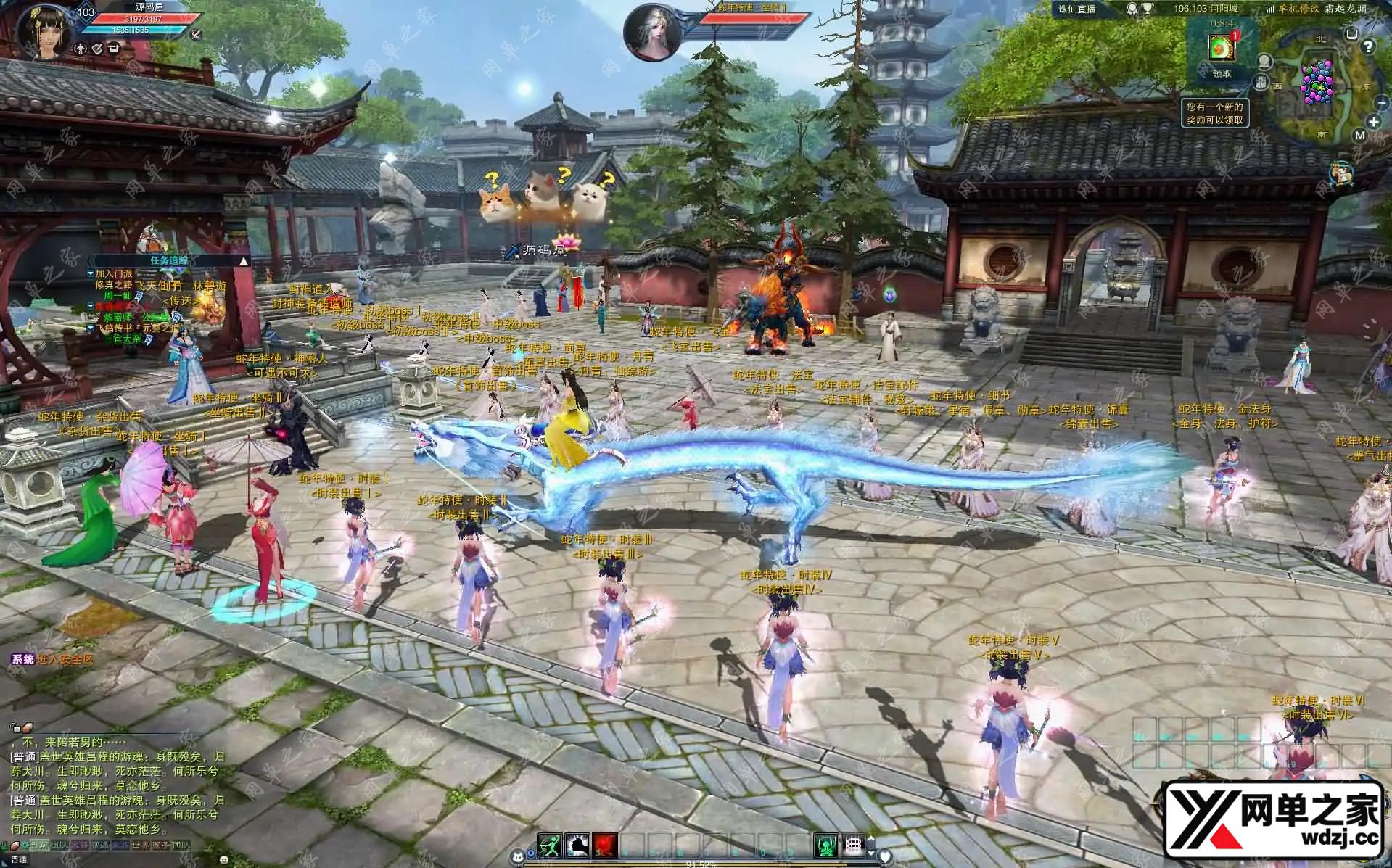
Task: Open help via the question mark icon
Action: pyautogui.click(x=1368, y=47)
